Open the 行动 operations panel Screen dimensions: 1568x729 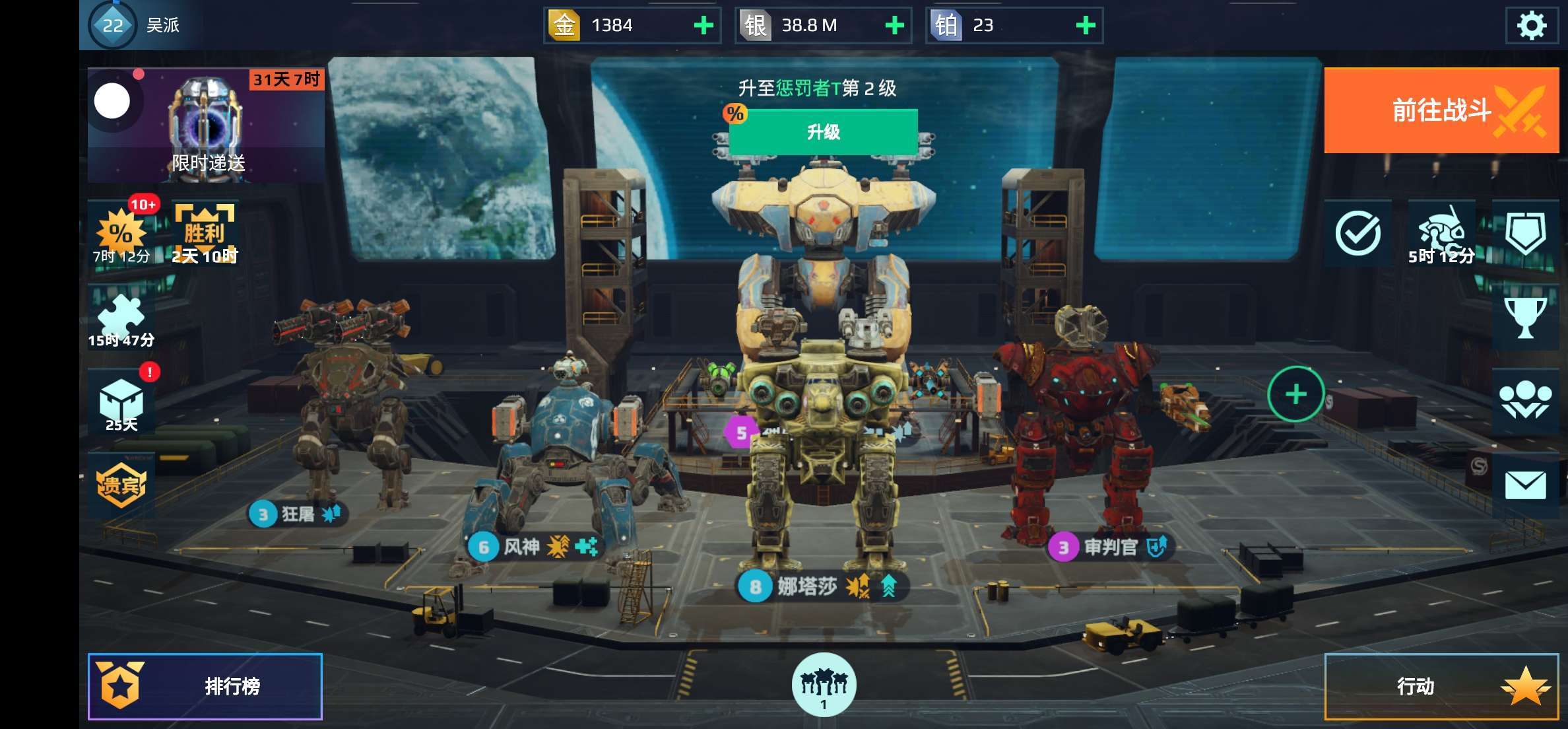[1441, 686]
